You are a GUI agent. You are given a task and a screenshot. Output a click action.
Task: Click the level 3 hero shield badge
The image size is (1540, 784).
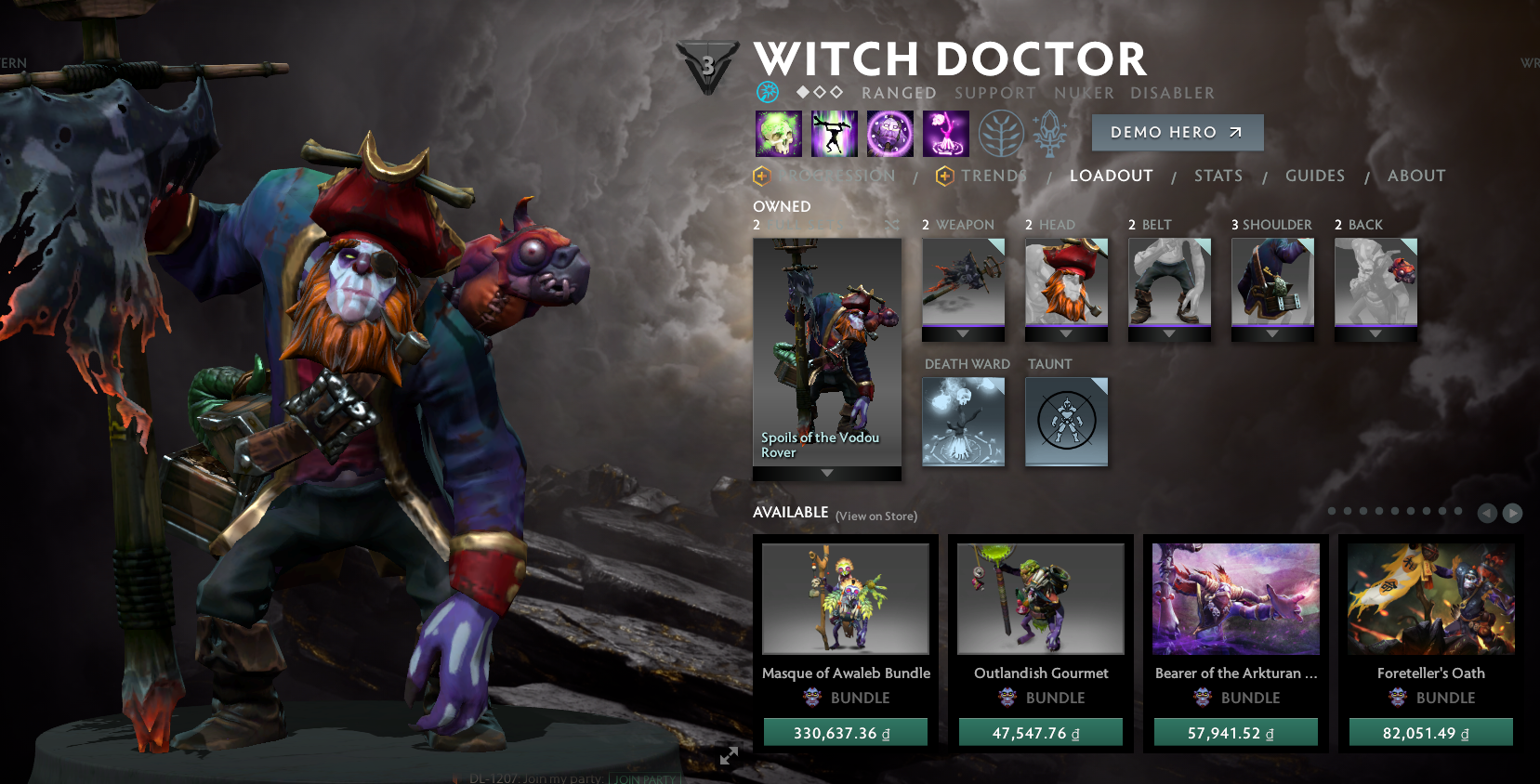(708, 65)
